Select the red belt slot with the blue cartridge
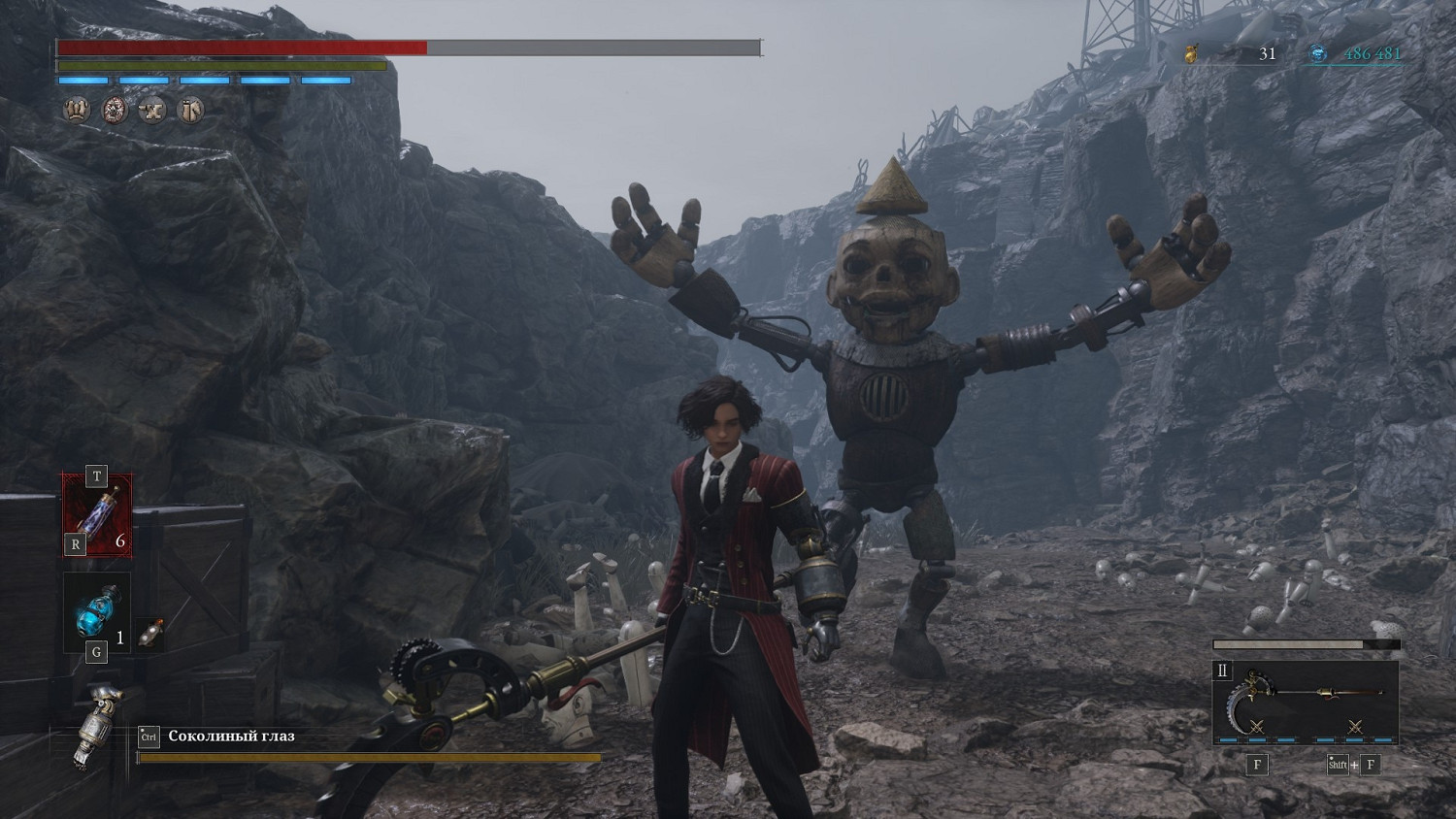1456x819 pixels. click(98, 514)
